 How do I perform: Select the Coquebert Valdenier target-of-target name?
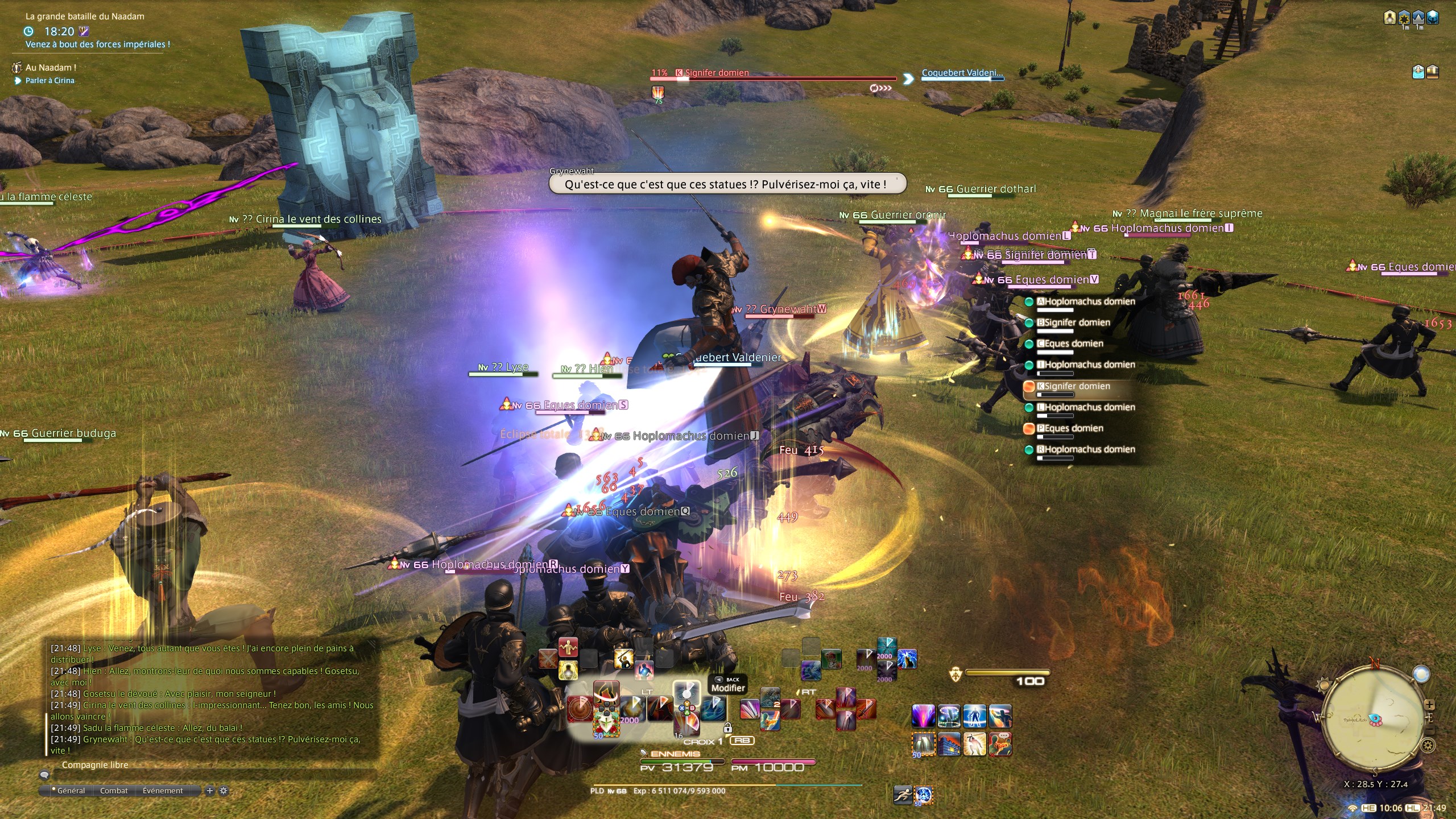click(x=962, y=73)
